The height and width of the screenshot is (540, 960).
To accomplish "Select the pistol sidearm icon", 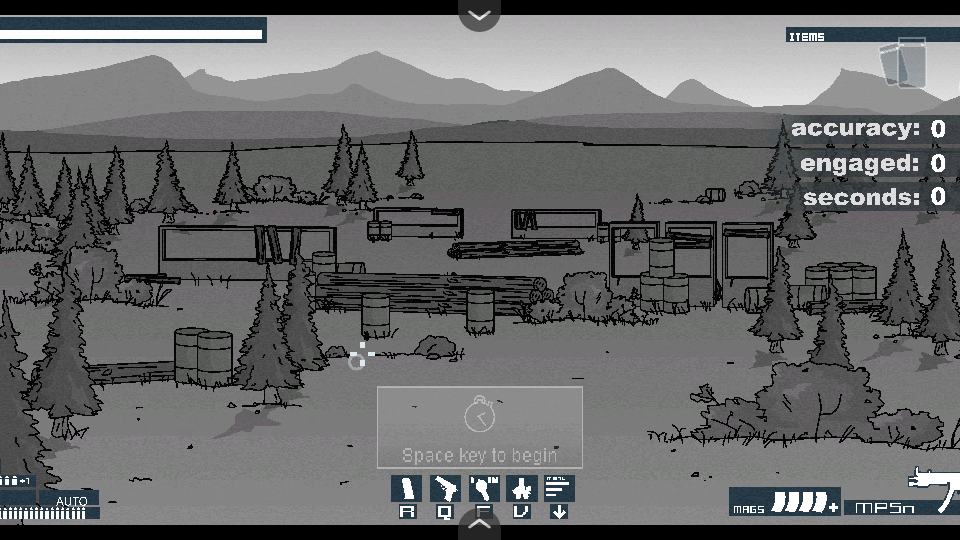I will tap(445, 489).
